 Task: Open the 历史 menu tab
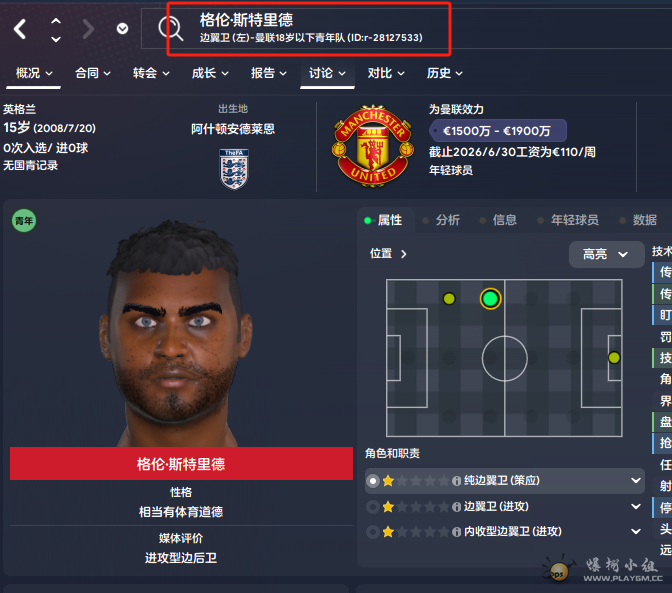[x=445, y=73]
